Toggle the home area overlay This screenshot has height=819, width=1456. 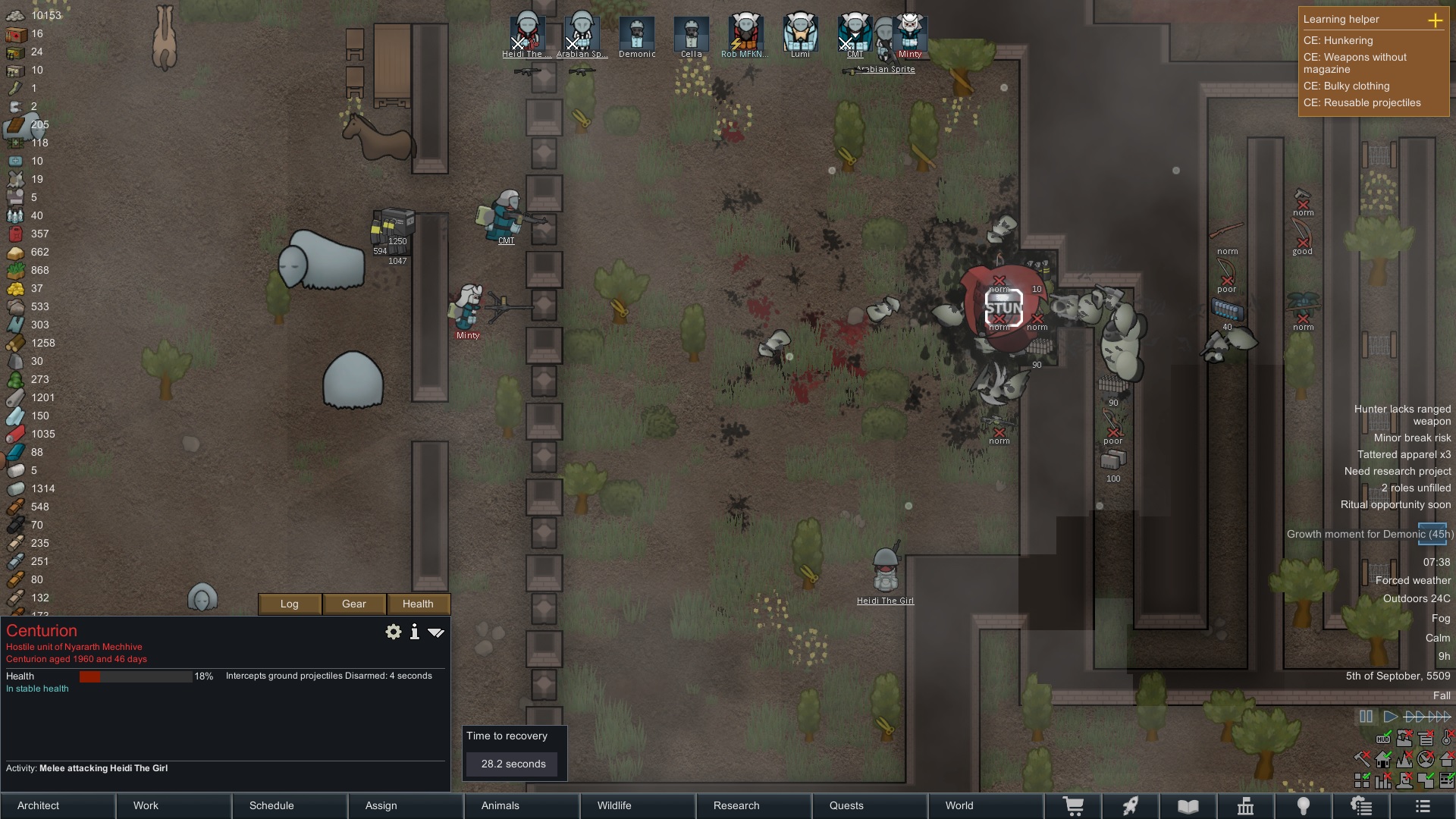click(x=1383, y=759)
